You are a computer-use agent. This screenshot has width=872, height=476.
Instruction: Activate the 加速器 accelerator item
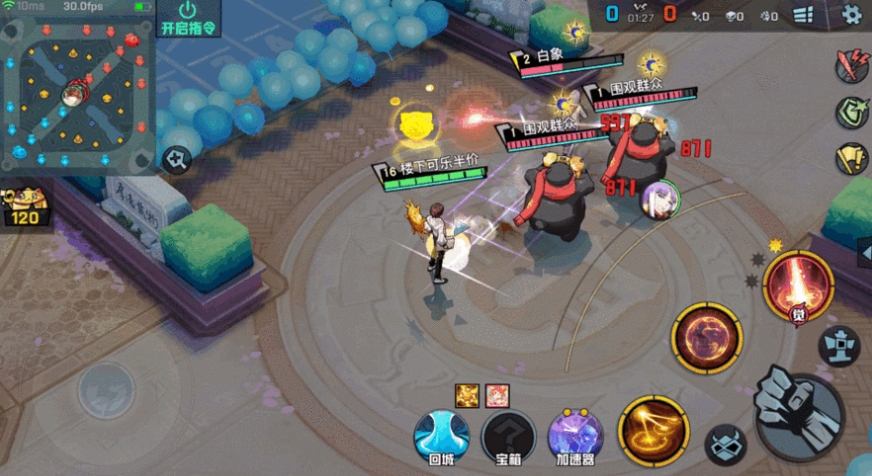(575, 435)
